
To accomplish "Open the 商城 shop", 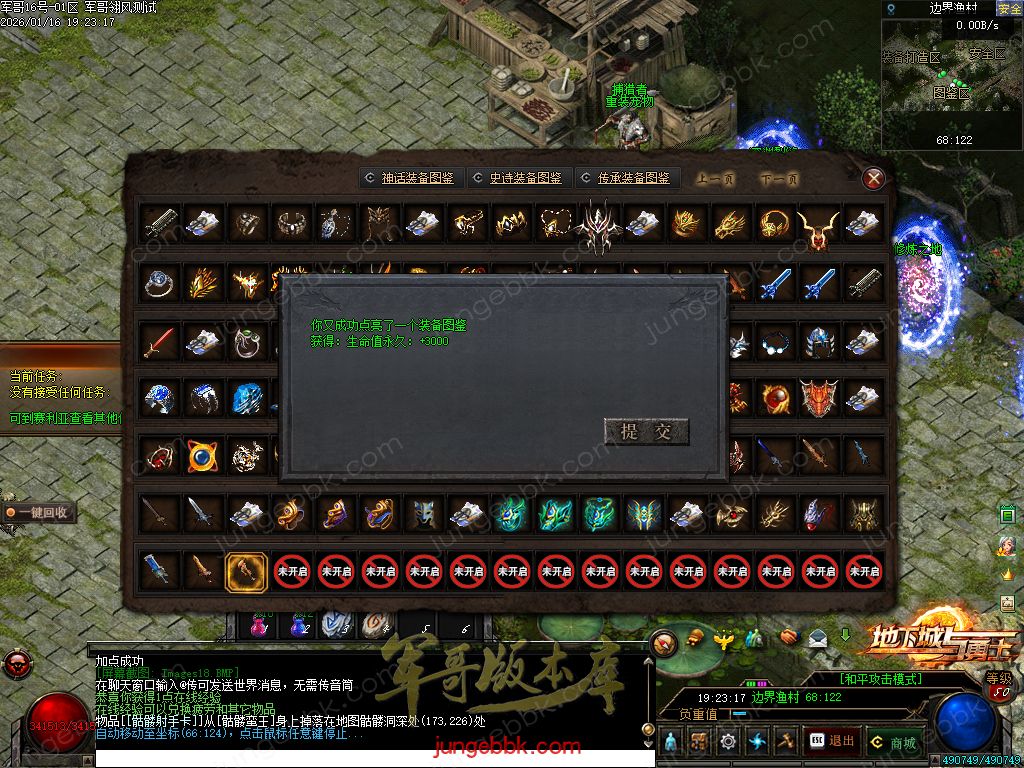I will [893, 743].
